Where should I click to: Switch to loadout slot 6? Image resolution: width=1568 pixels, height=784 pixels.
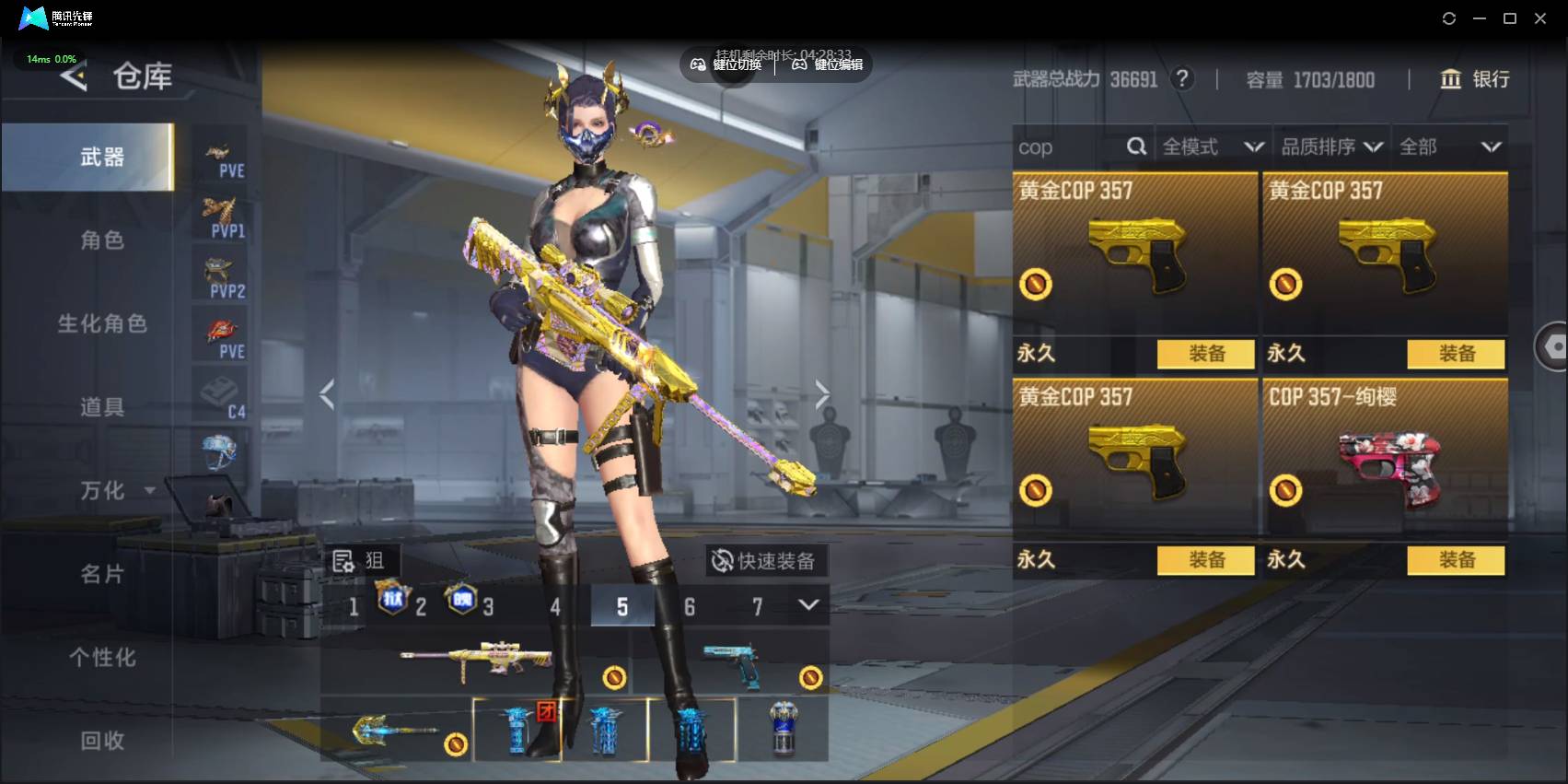(x=690, y=607)
